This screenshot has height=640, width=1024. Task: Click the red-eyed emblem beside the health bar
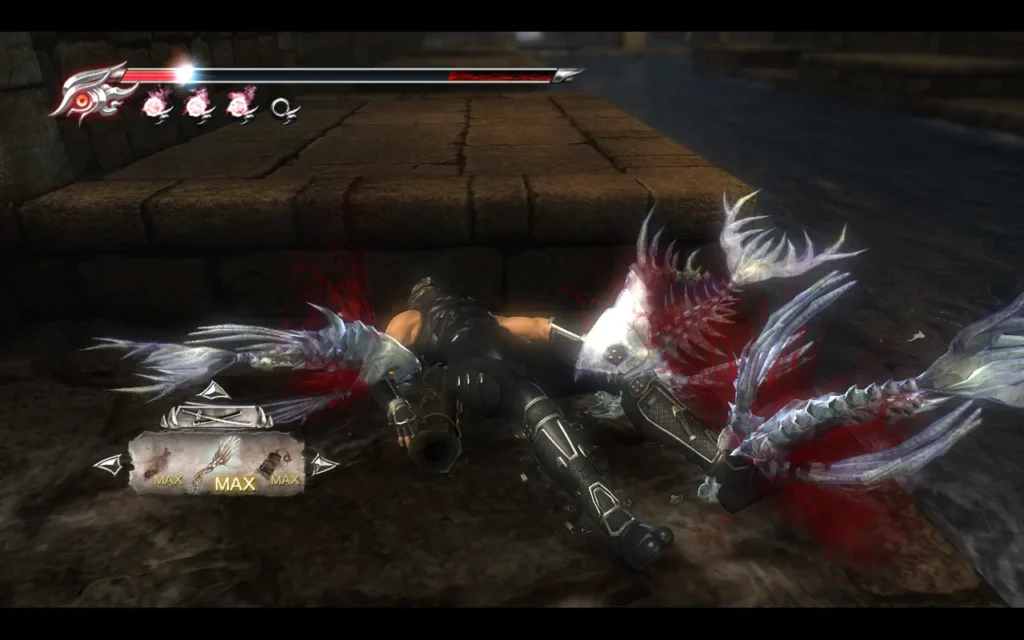[92, 94]
